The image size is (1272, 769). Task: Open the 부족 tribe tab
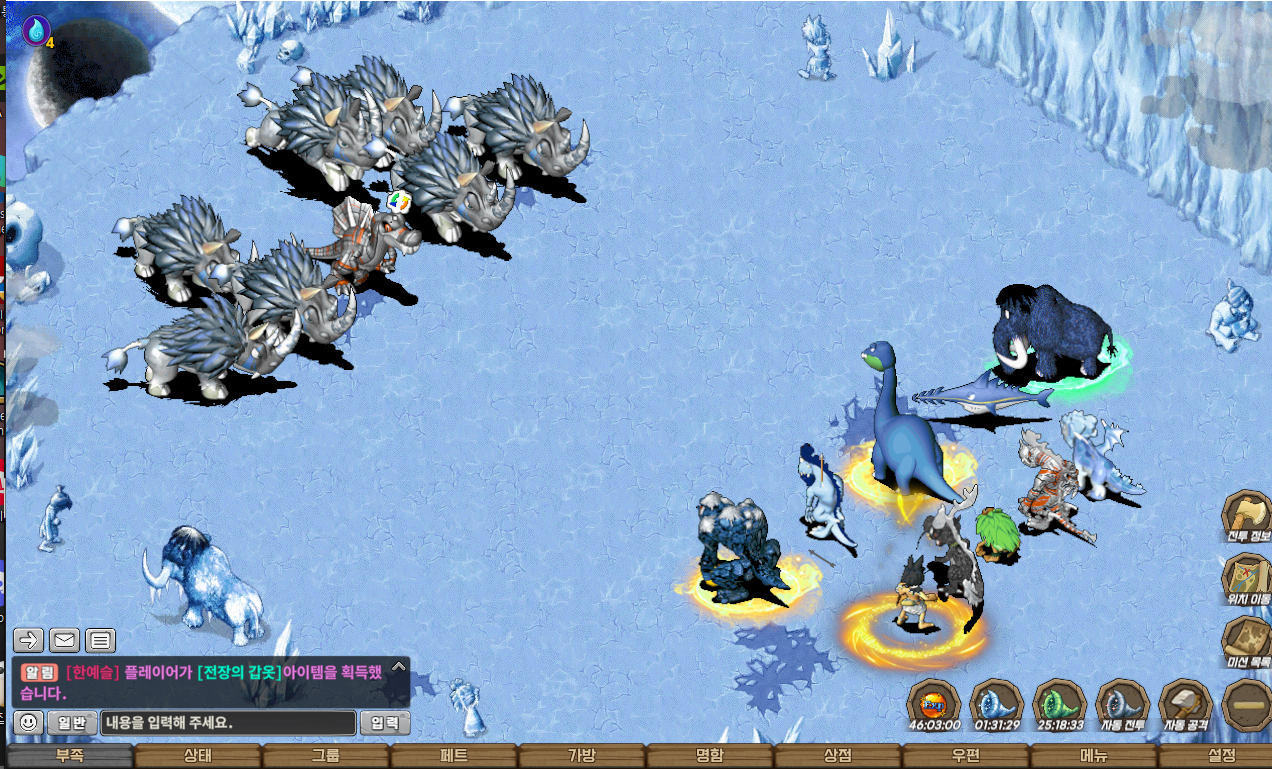pos(69,756)
